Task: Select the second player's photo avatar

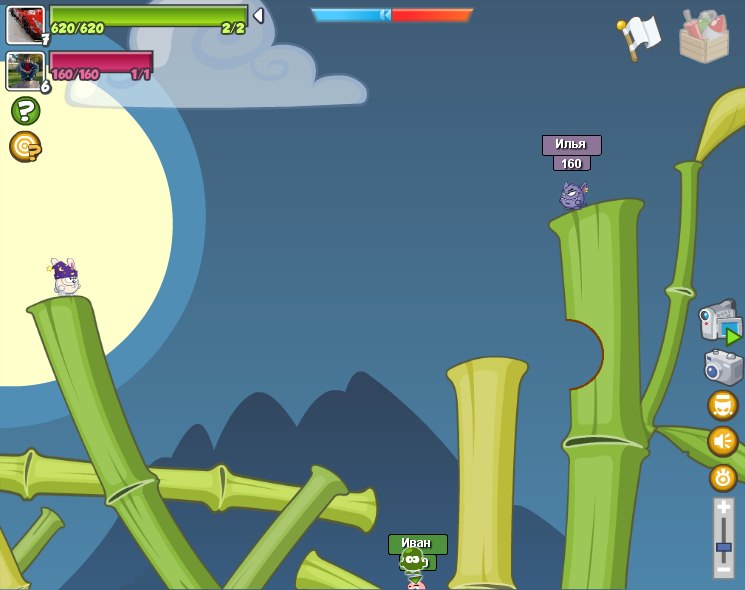Action: tap(25, 71)
